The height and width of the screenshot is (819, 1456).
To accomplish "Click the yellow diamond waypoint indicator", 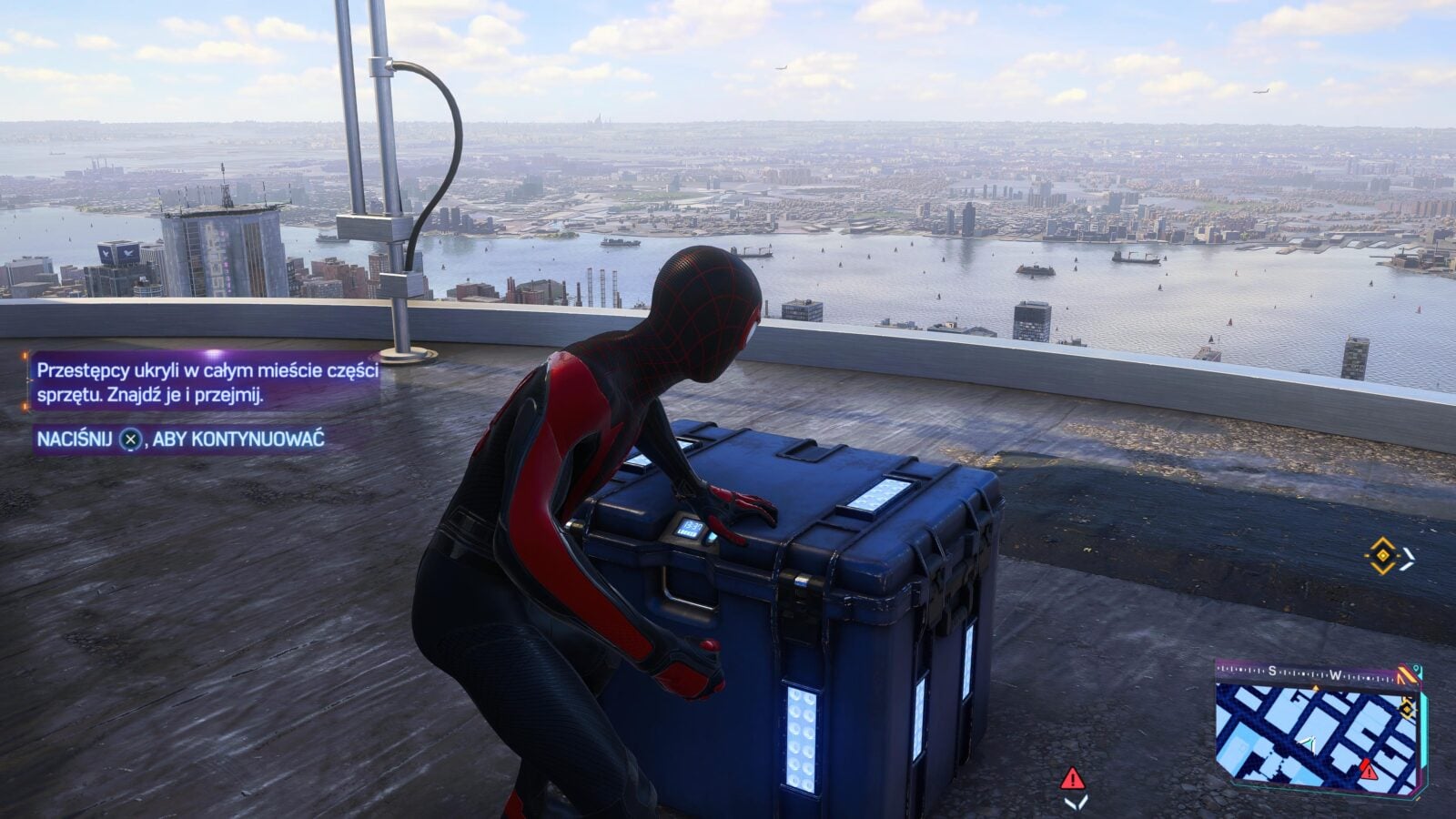I will point(1382,556).
